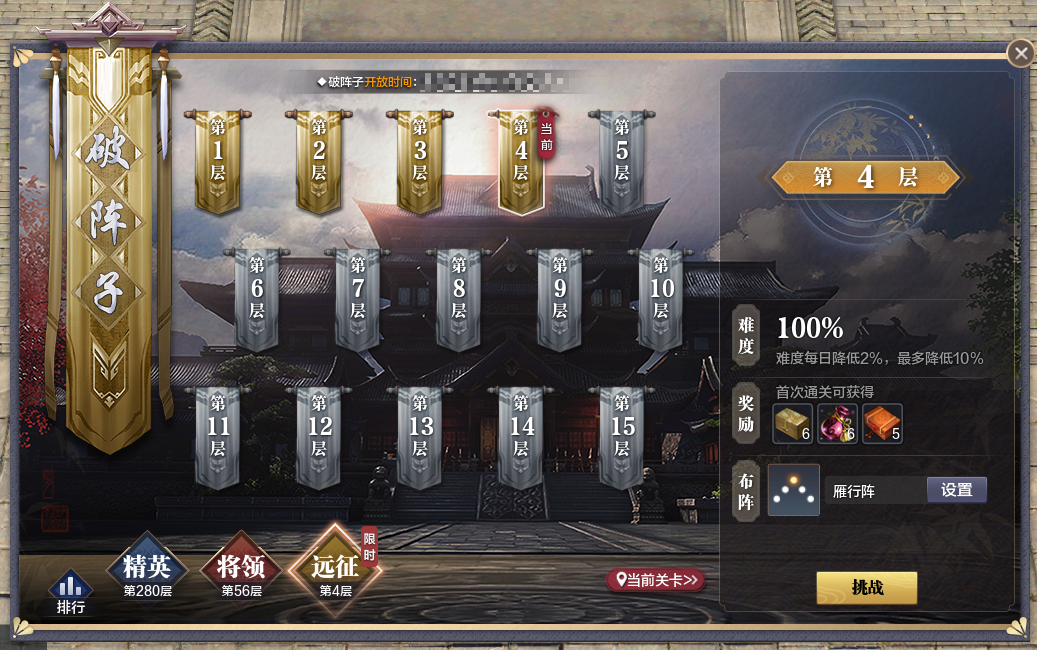This screenshot has width=1037, height=650.
Task: Choose the 第2层 banner
Action: [319, 158]
